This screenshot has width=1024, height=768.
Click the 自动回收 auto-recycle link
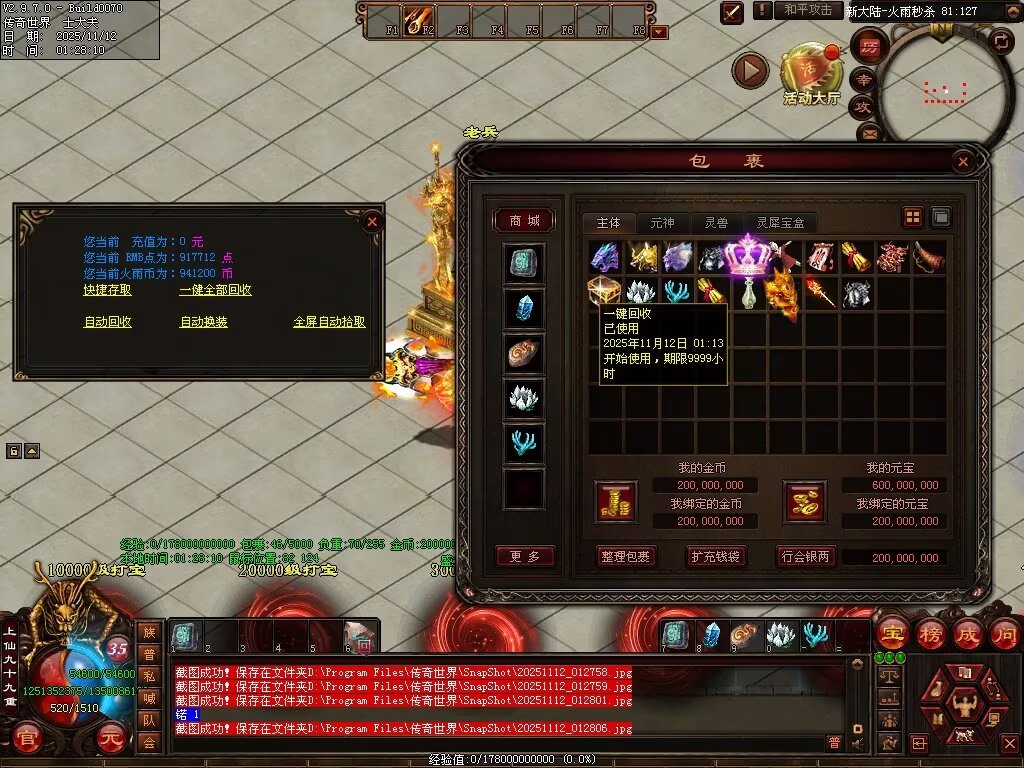point(107,322)
